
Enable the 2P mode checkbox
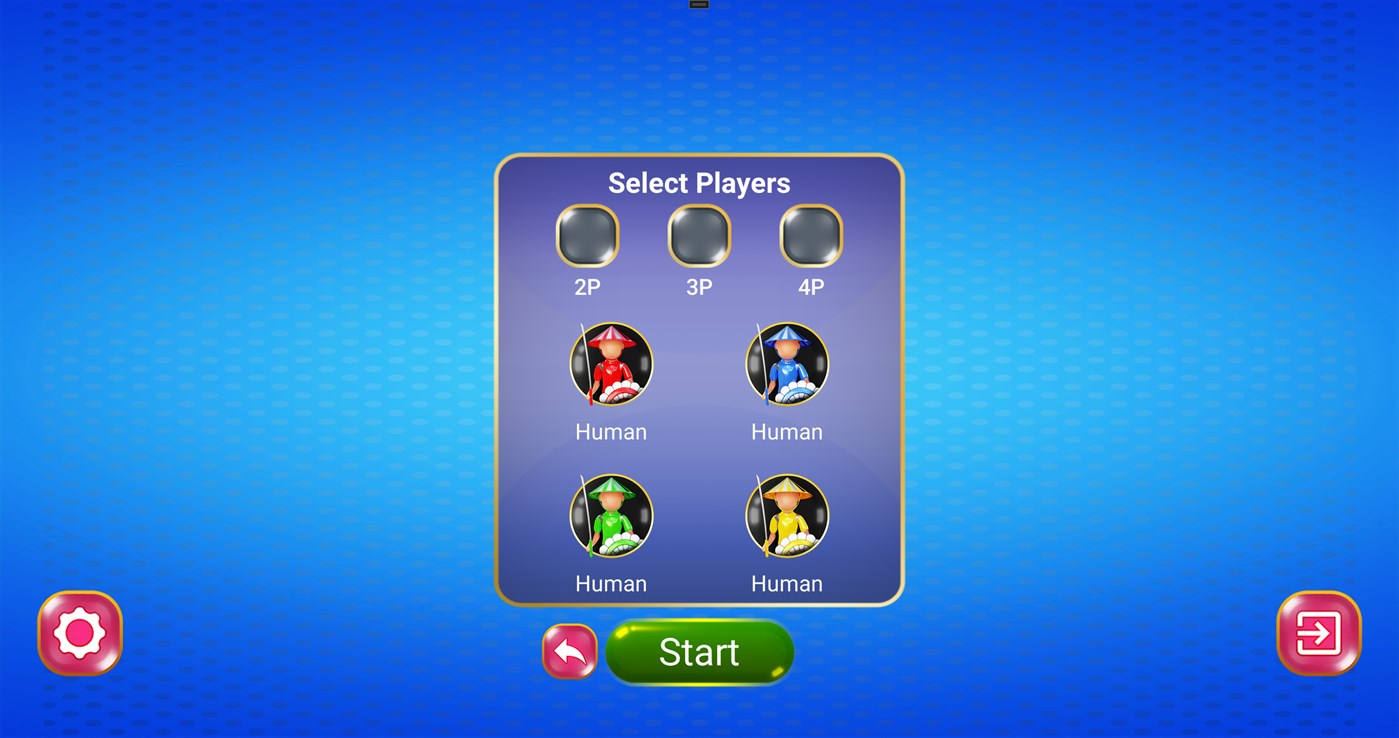click(x=588, y=237)
